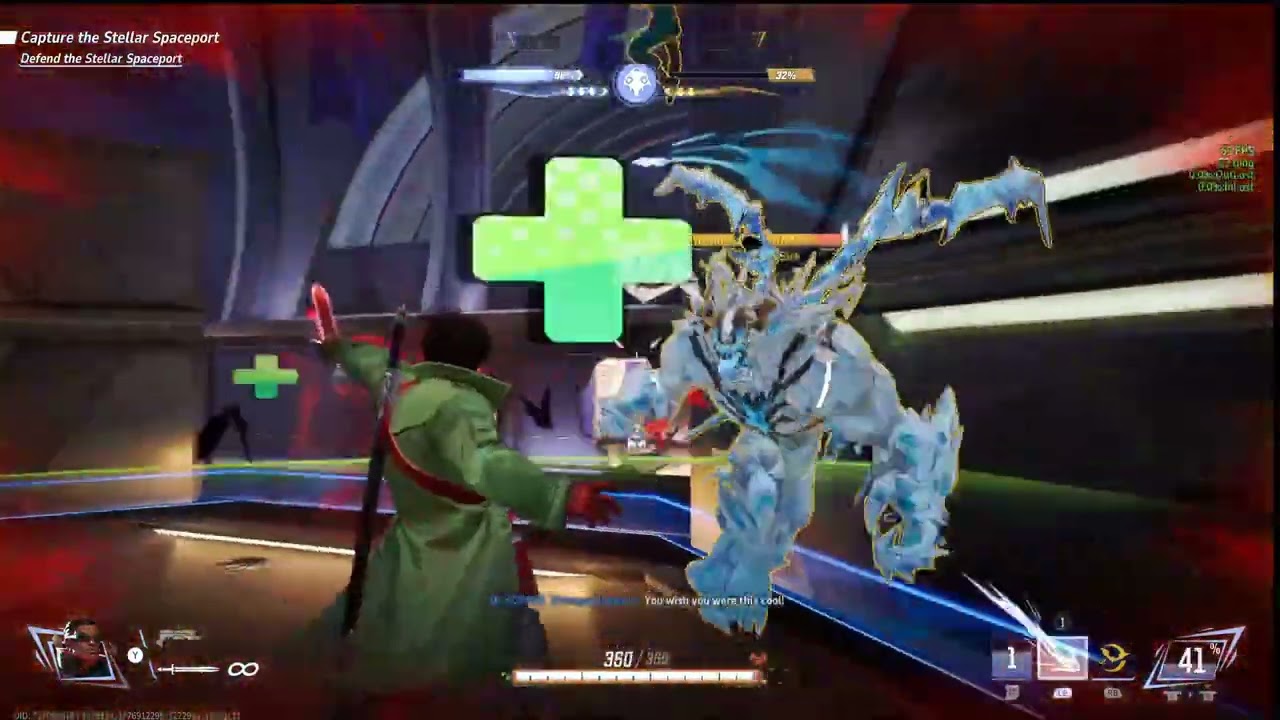Click Blade's hero portrait
Image resolution: width=1280 pixels, height=720 pixels.
click(84, 650)
